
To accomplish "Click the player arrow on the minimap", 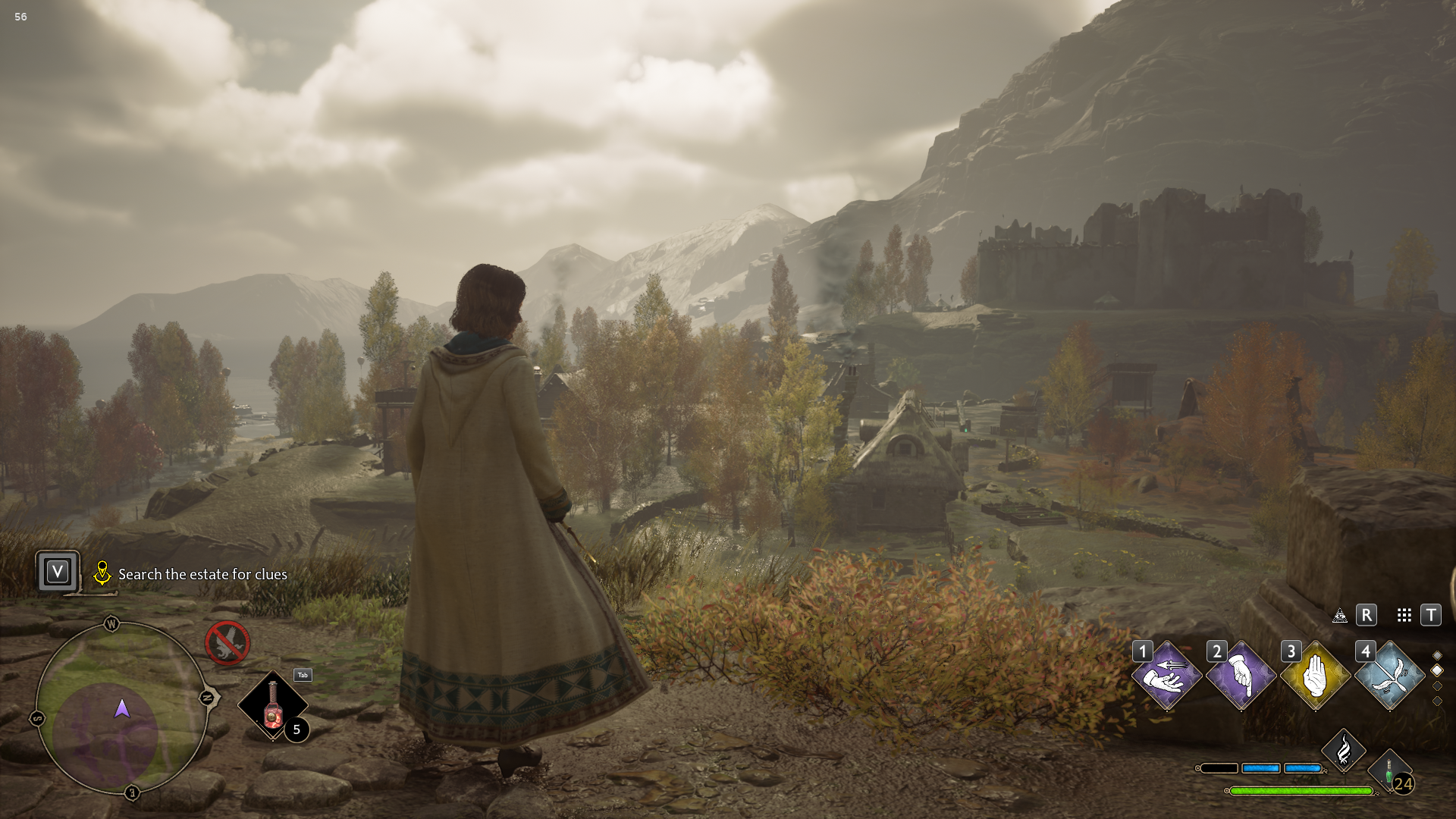I will (x=122, y=709).
